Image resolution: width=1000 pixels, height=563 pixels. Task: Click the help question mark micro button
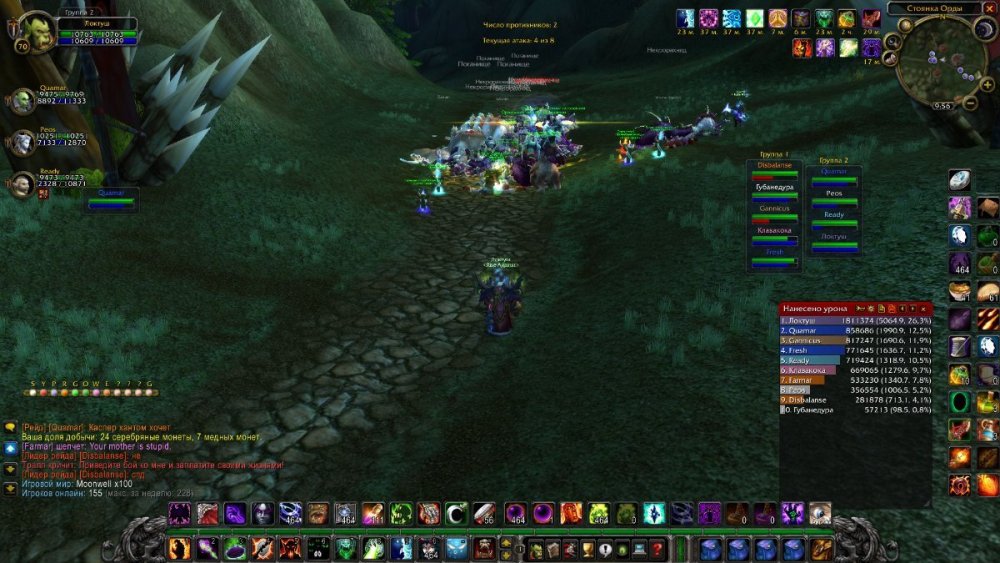[656, 549]
